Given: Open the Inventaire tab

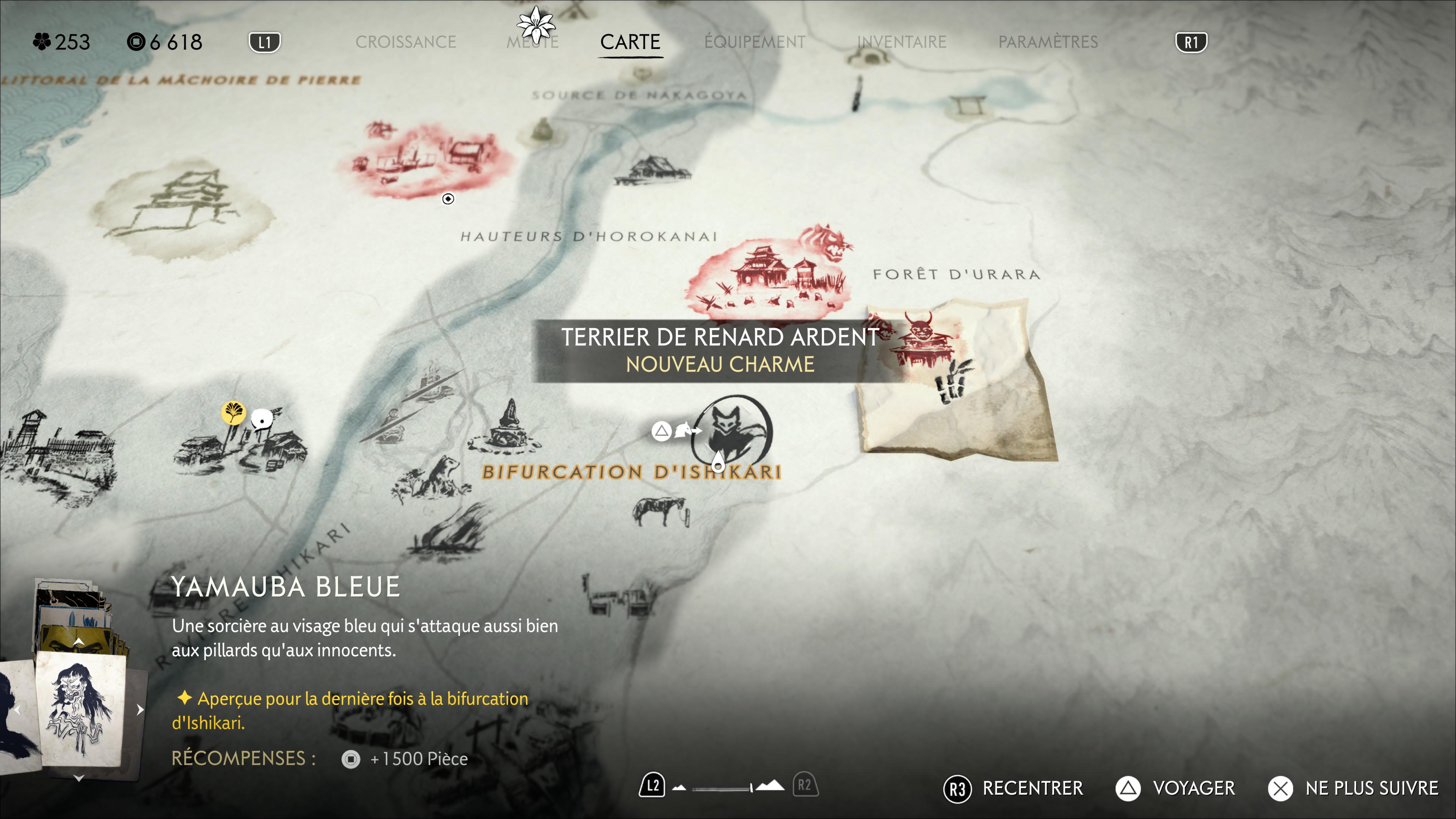Looking at the screenshot, I should point(902,42).
